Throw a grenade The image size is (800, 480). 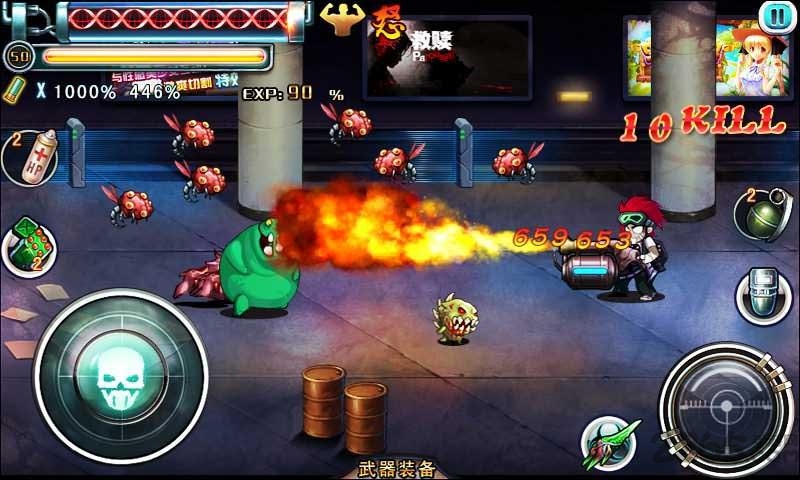click(764, 212)
